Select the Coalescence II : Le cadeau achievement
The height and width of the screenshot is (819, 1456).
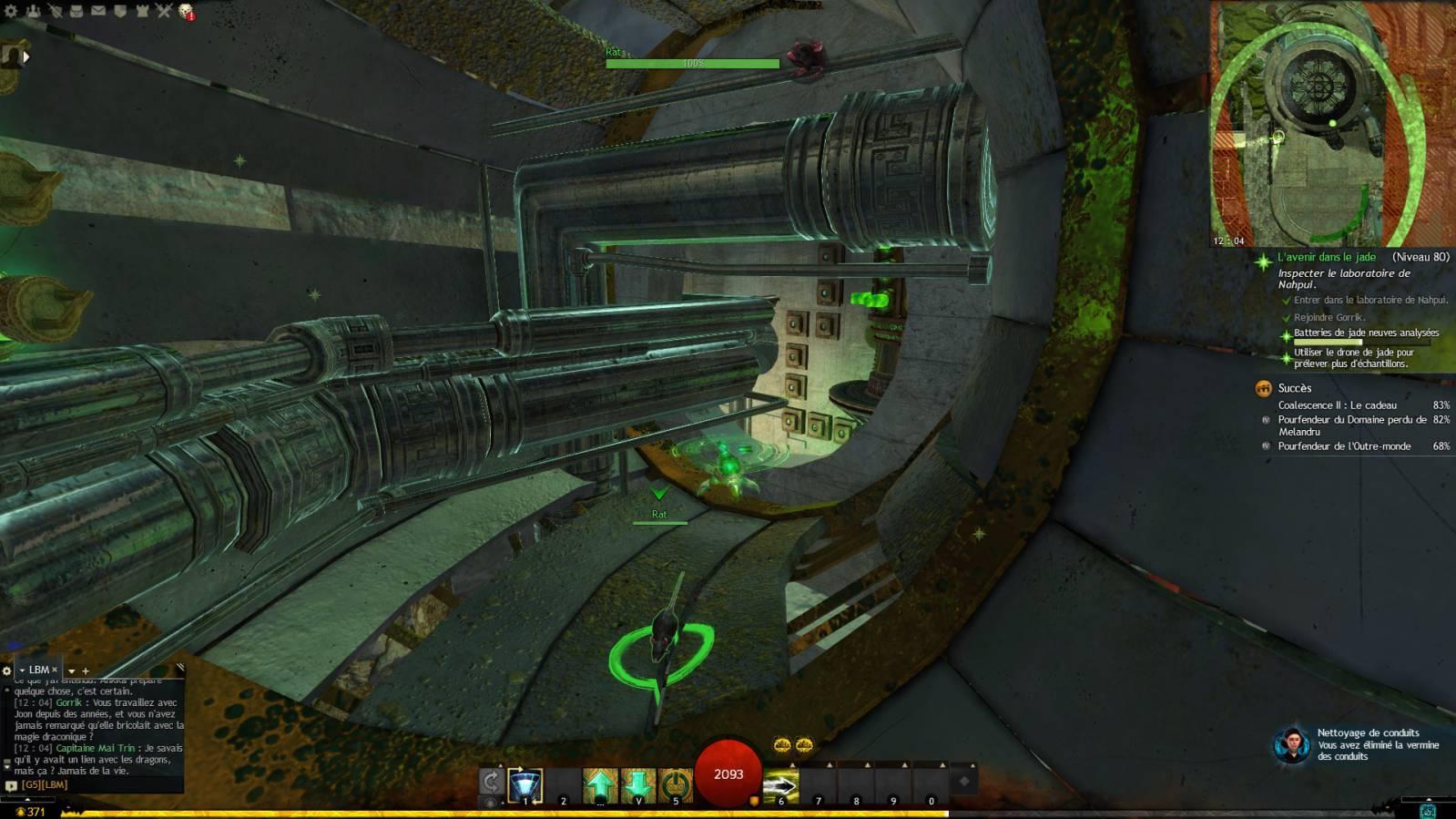(x=1337, y=405)
